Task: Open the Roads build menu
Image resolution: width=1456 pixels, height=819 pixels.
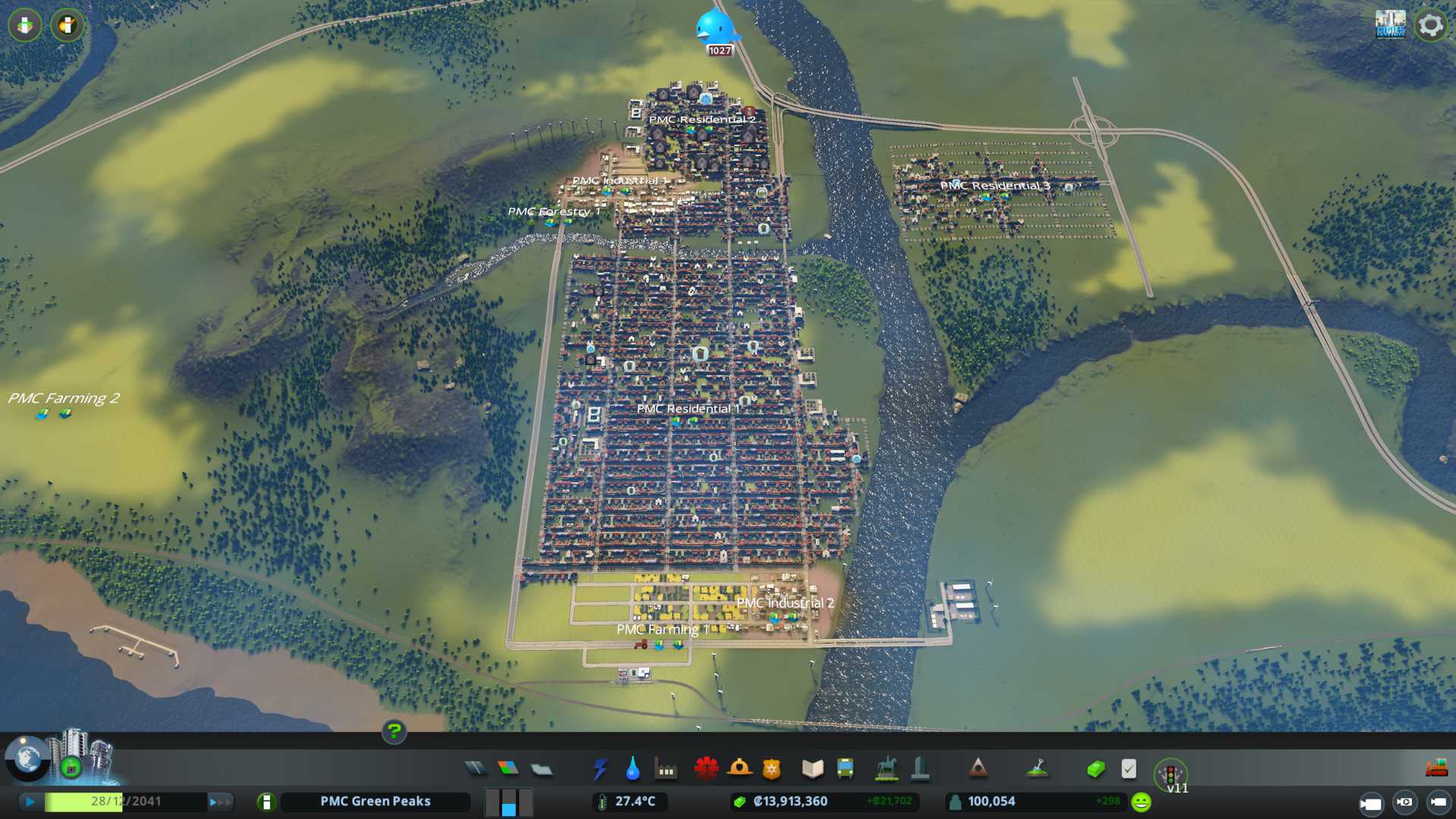Action: point(475,769)
